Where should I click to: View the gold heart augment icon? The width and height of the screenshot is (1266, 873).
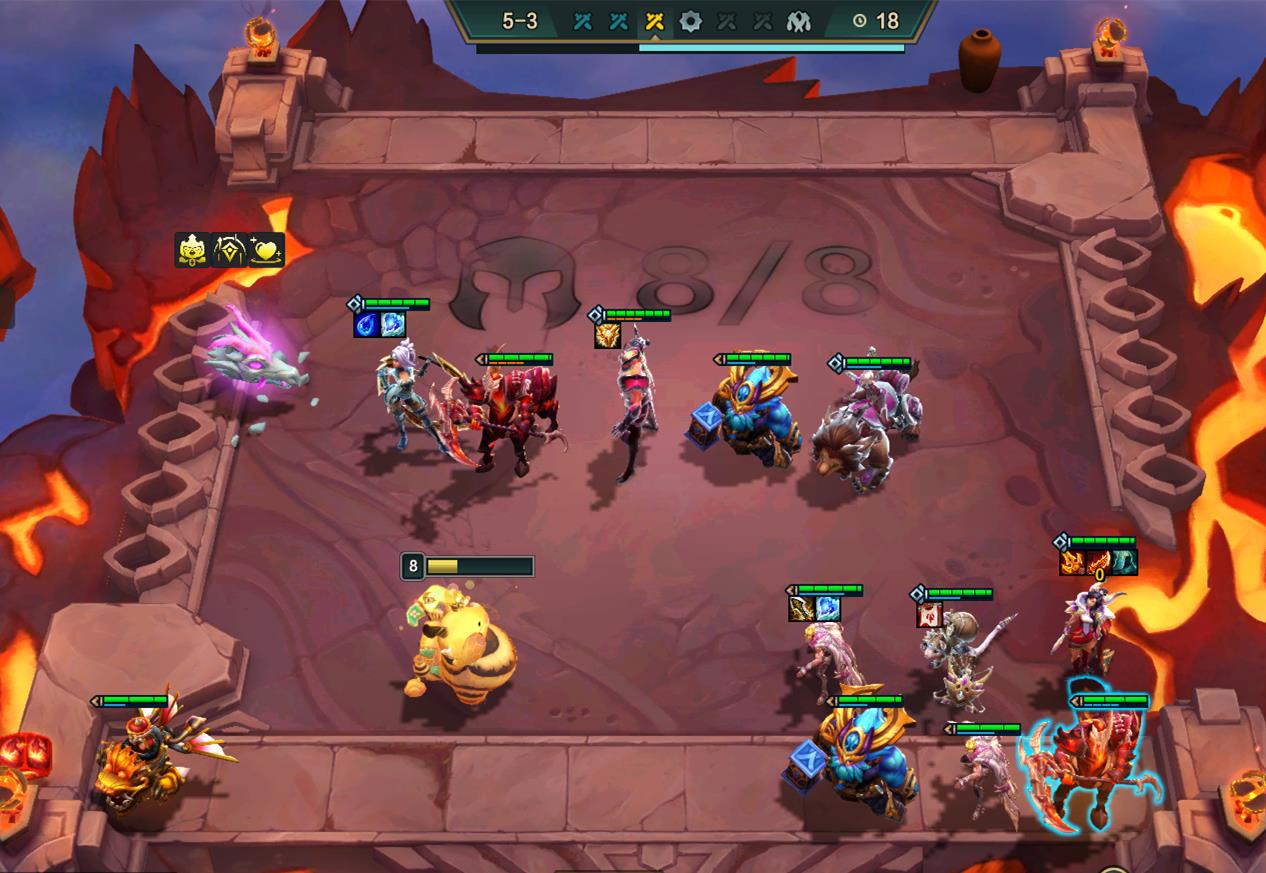click(x=266, y=250)
